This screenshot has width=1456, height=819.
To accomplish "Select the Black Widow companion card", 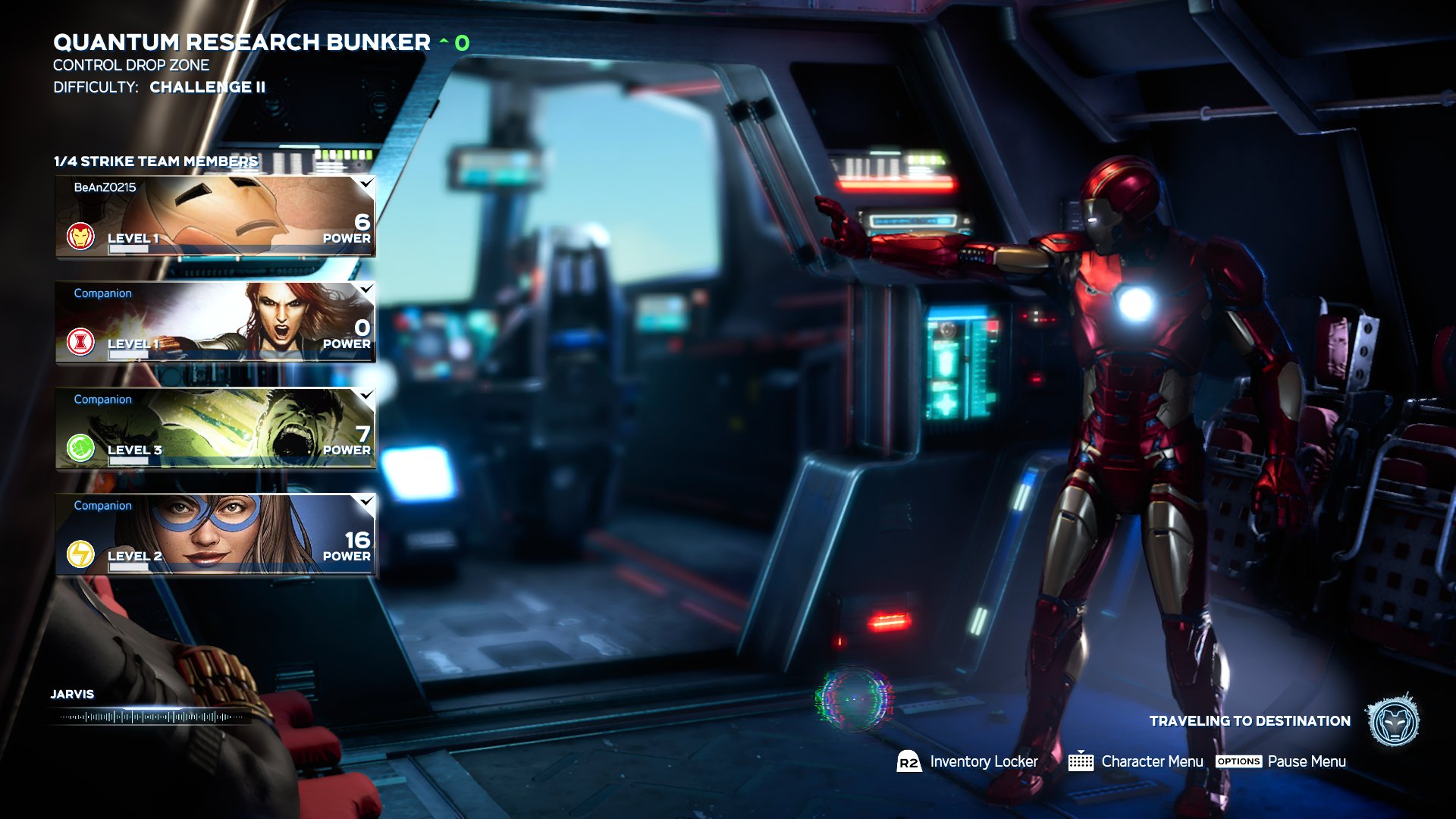I will point(215,323).
